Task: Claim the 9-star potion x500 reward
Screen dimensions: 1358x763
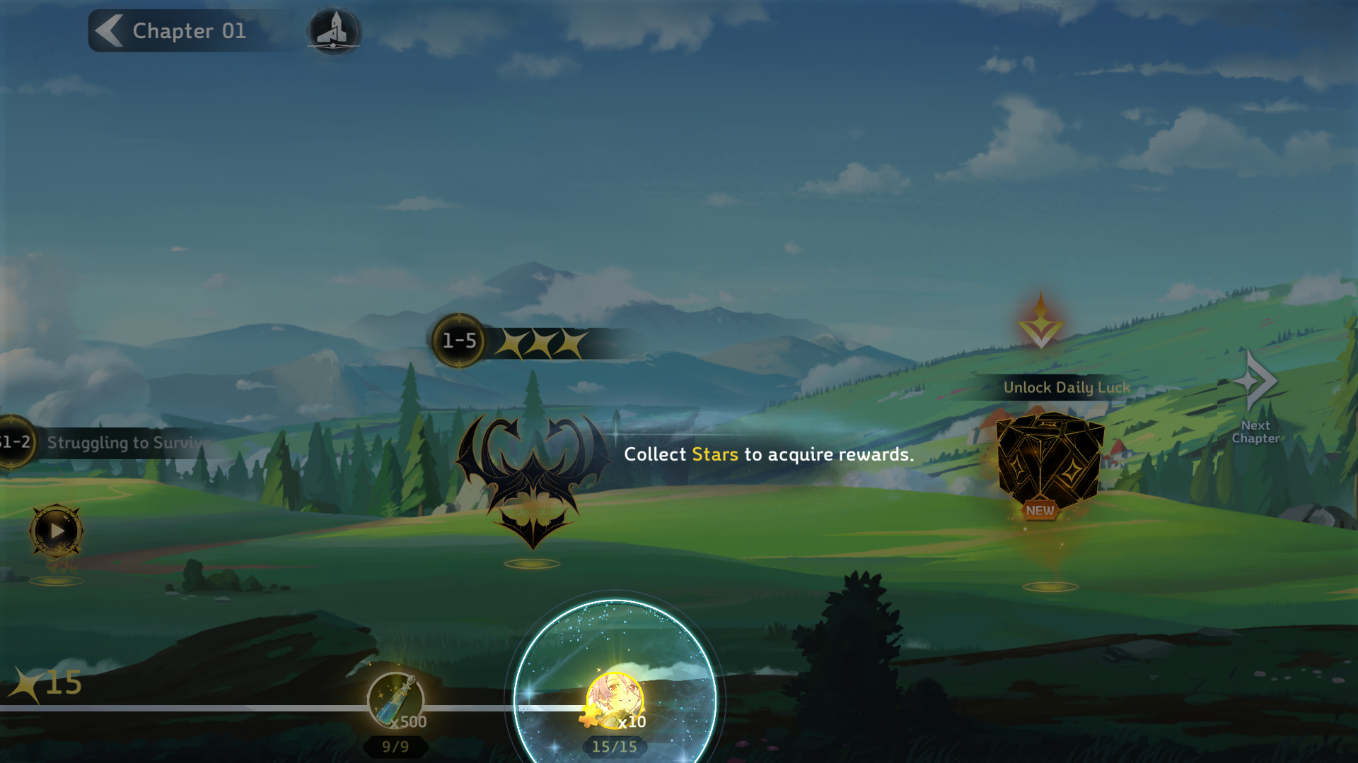Action: pos(395,701)
